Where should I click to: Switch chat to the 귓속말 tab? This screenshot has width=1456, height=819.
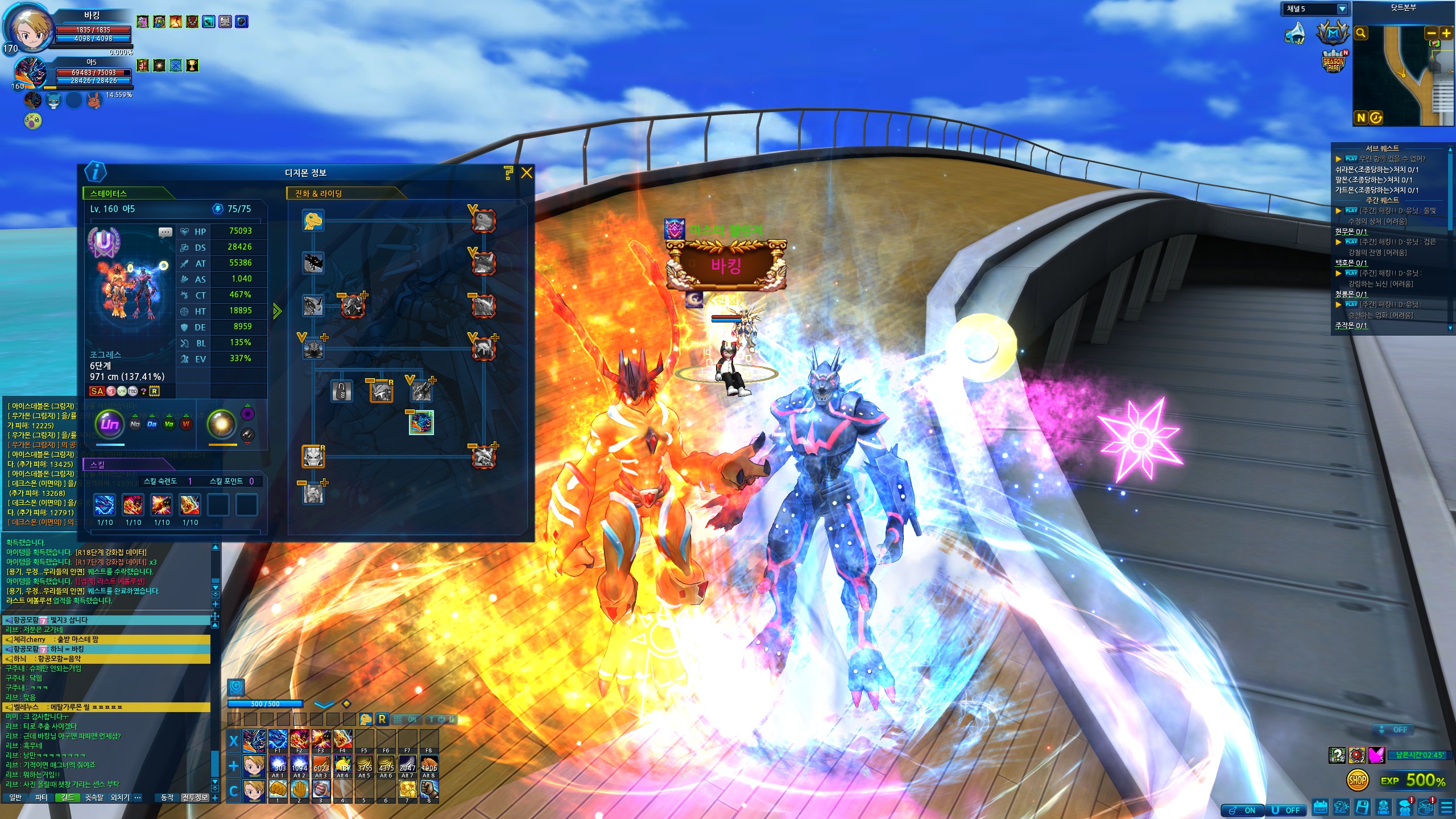click(x=94, y=797)
